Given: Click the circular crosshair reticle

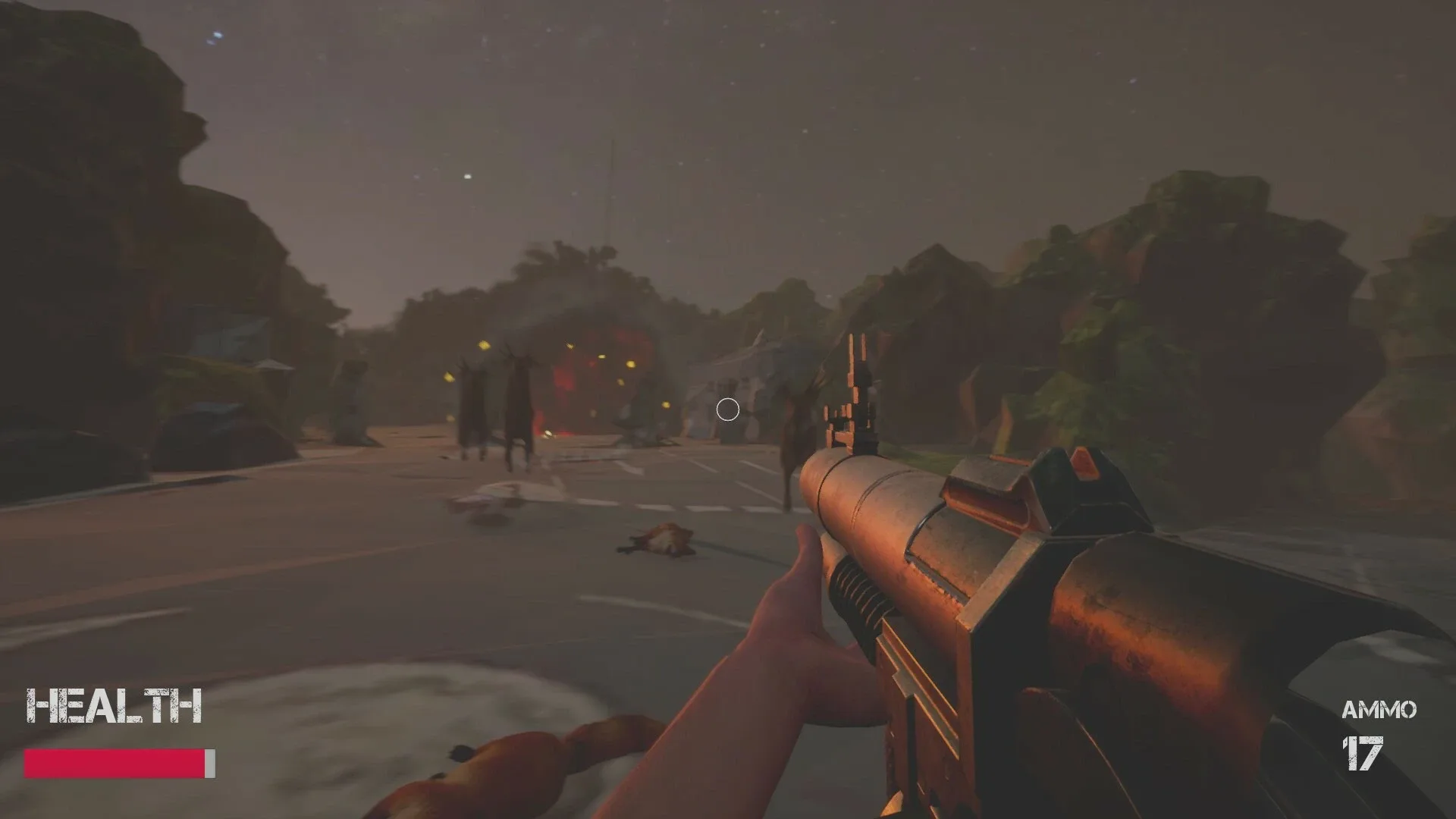Looking at the screenshot, I should (x=727, y=409).
